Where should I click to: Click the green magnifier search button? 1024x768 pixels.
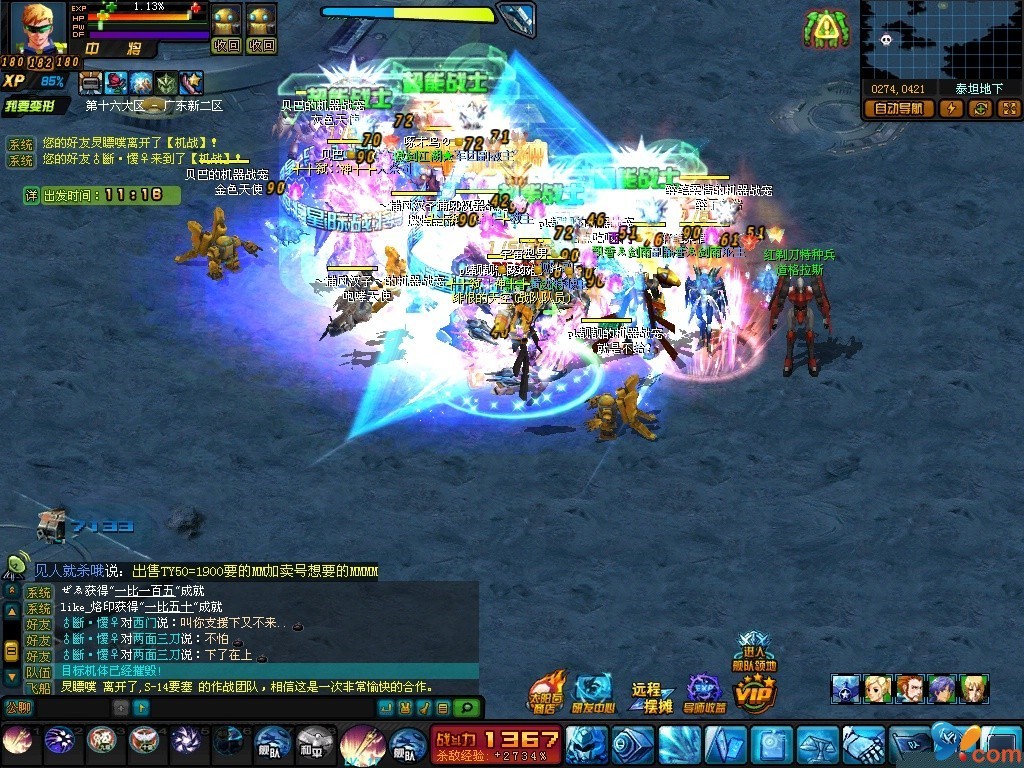tap(465, 707)
